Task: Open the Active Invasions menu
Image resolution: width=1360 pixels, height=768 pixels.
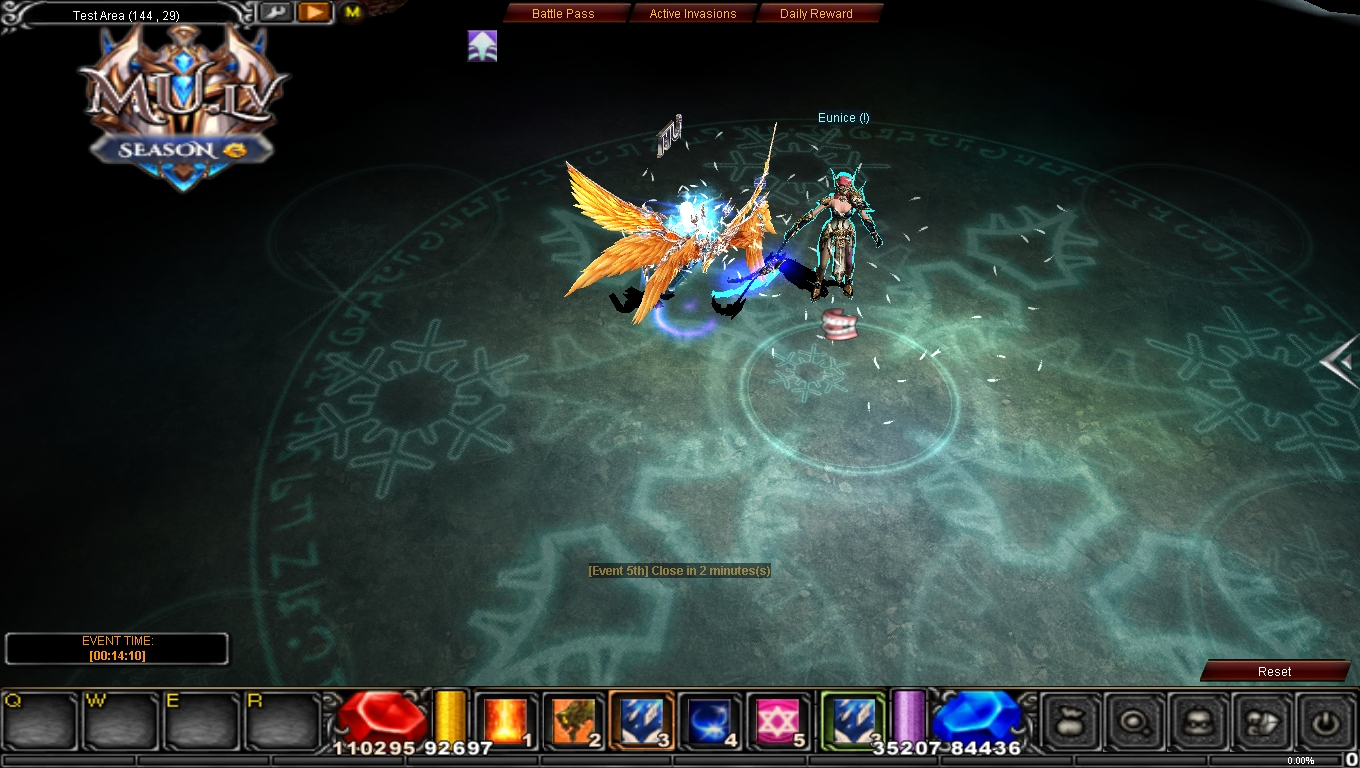Action: coord(694,13)
